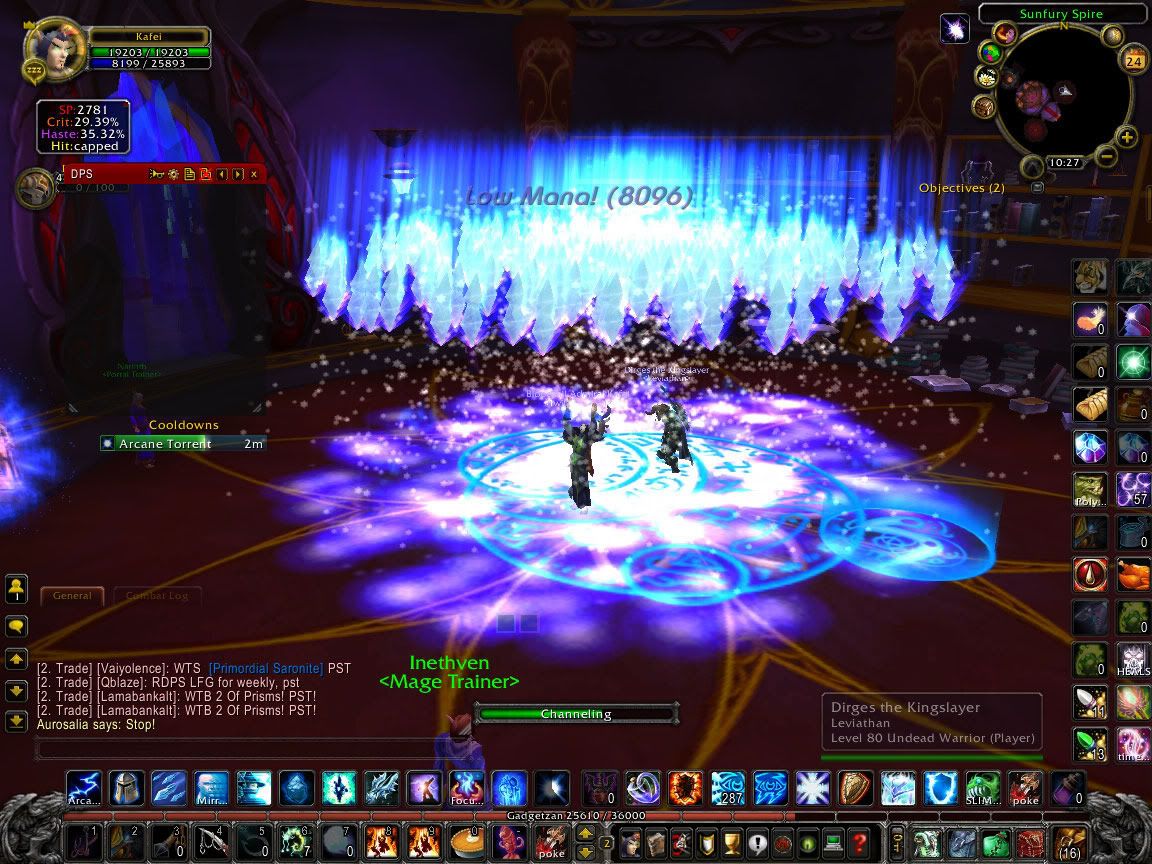The height and width of the screenshot is (864, 1152).
Task: Expand the Objectives tracker header
Action: (1037, 187)
